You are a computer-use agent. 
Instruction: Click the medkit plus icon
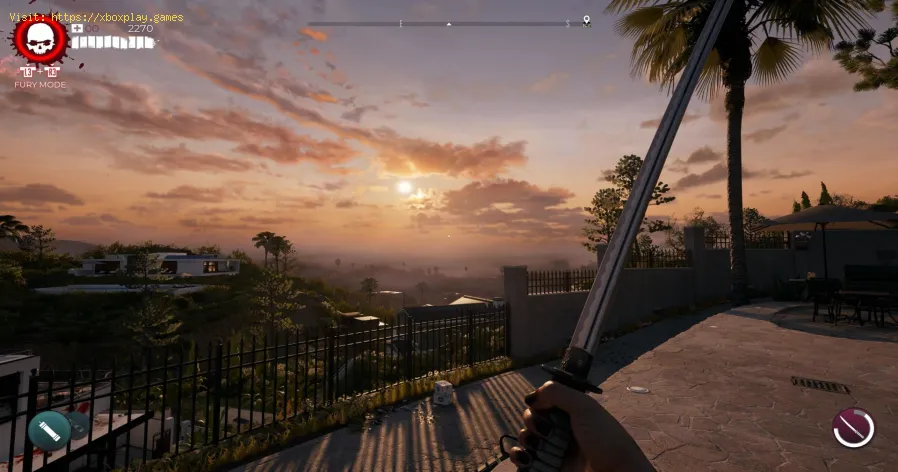[x=77, y=28]
